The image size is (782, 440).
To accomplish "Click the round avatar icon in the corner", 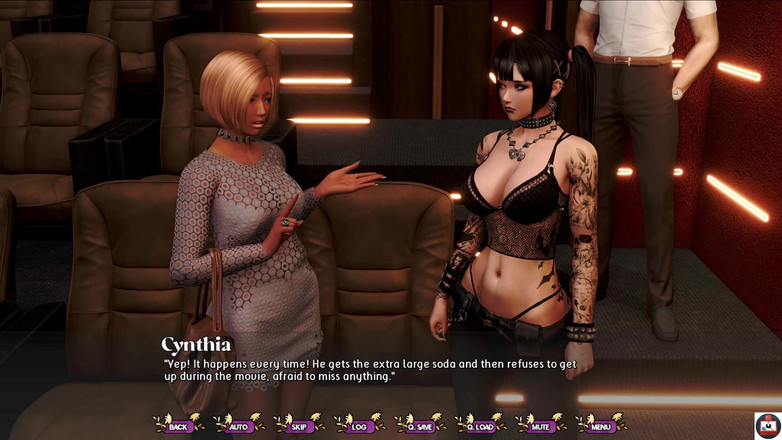I will pyautogui.click(x=767, y=425).
